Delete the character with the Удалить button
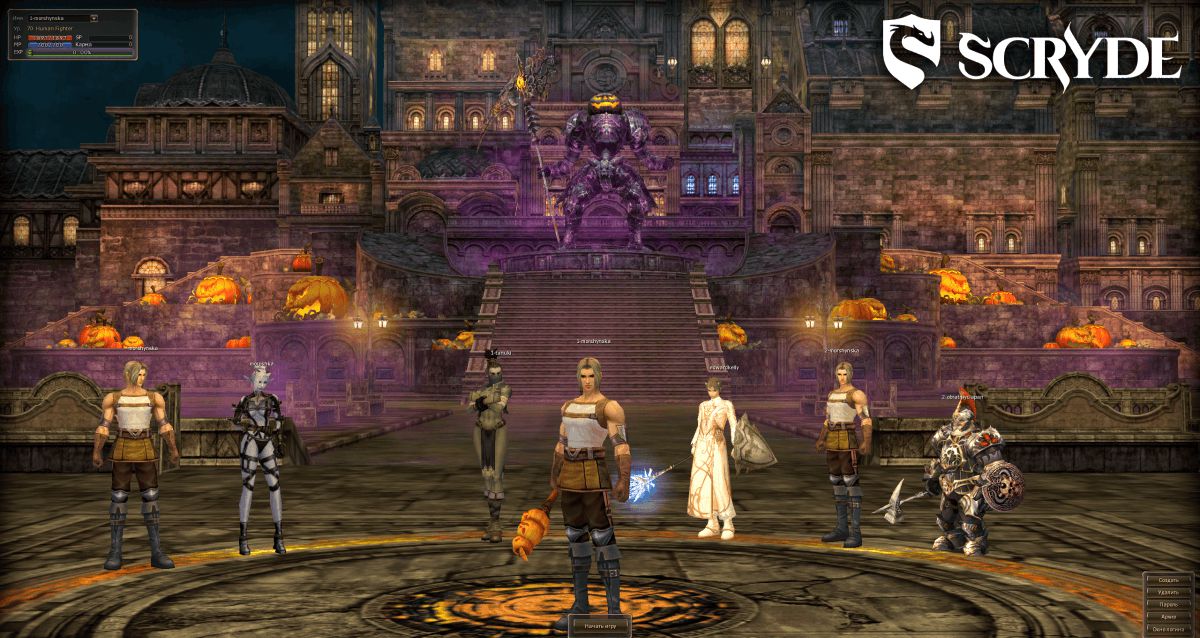 point(1169,592)
